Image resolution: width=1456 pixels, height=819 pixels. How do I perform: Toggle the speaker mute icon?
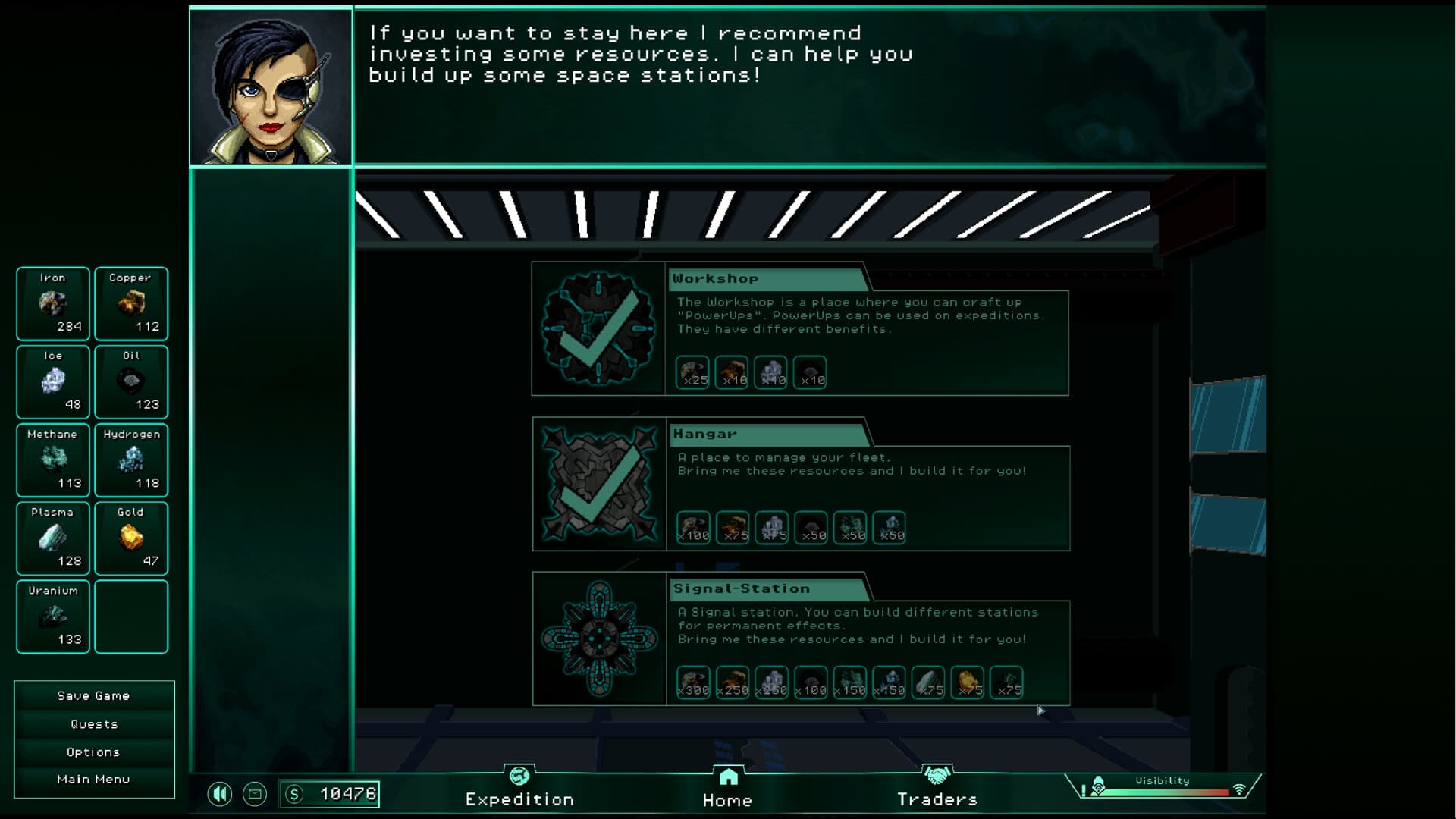(221, 794)
